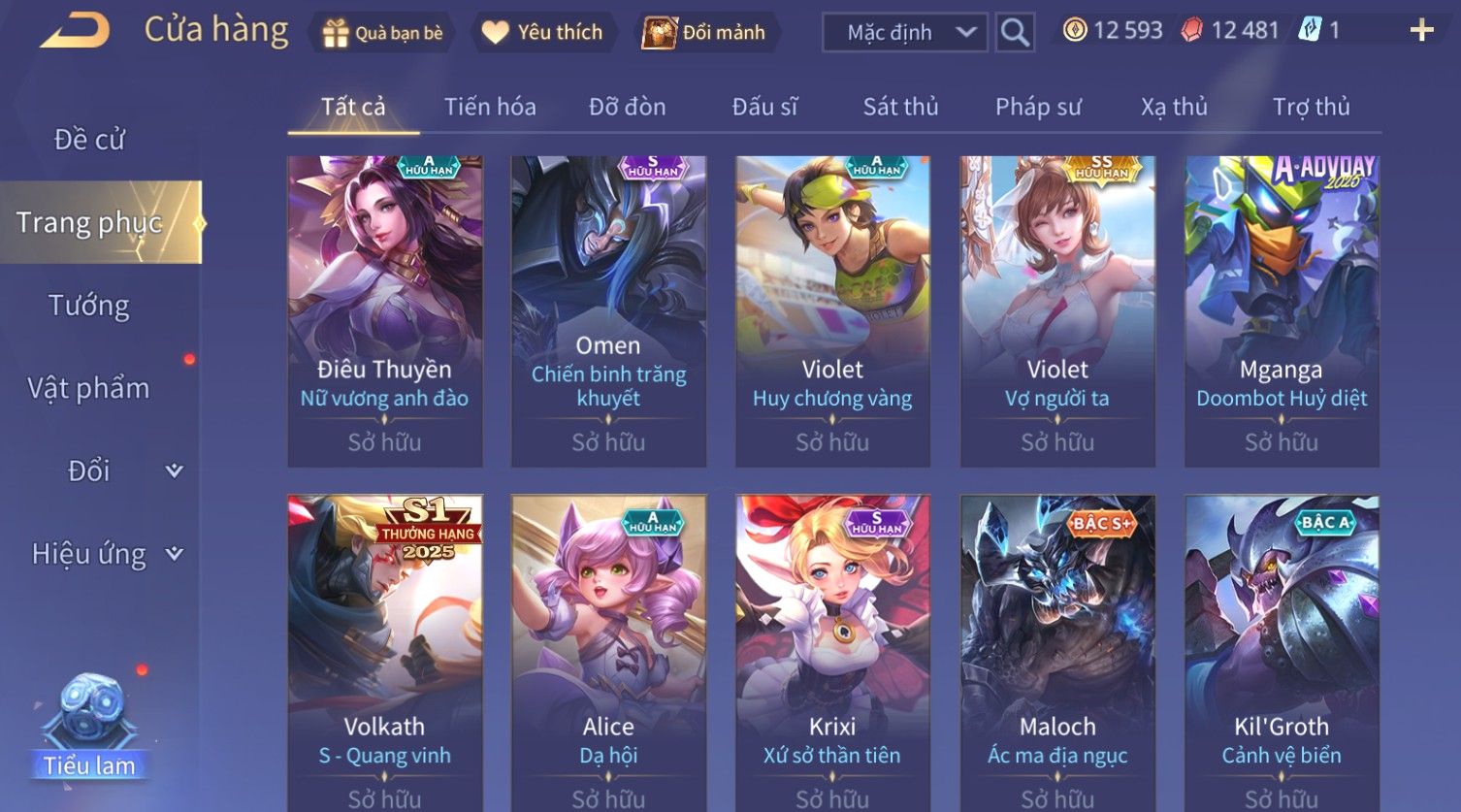The image size is (1461, 812).
Task: Select the Sát thủ category tab
Action: [900, 107]
